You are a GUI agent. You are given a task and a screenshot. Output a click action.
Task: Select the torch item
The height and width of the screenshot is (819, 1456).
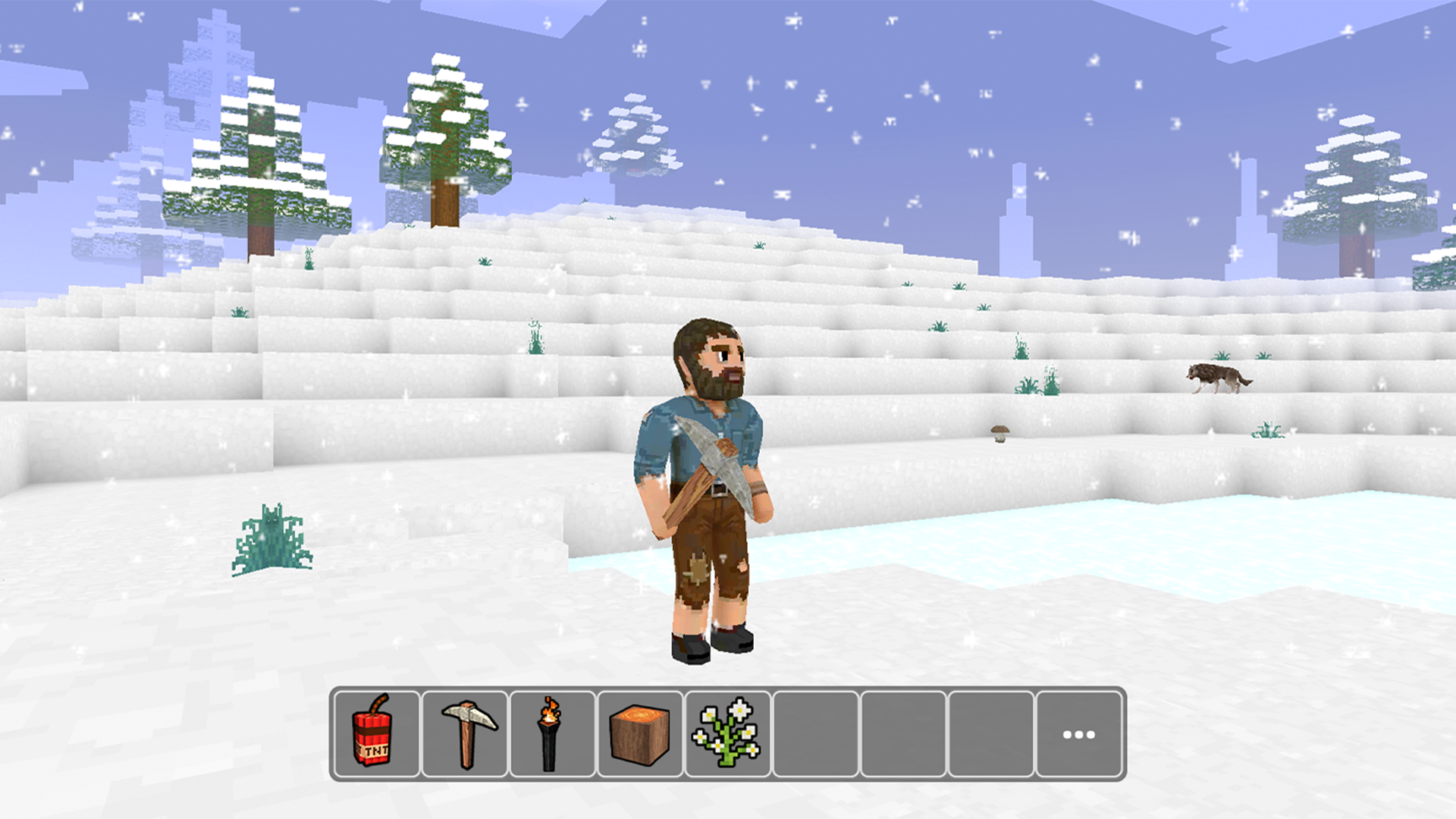(551, 734)
